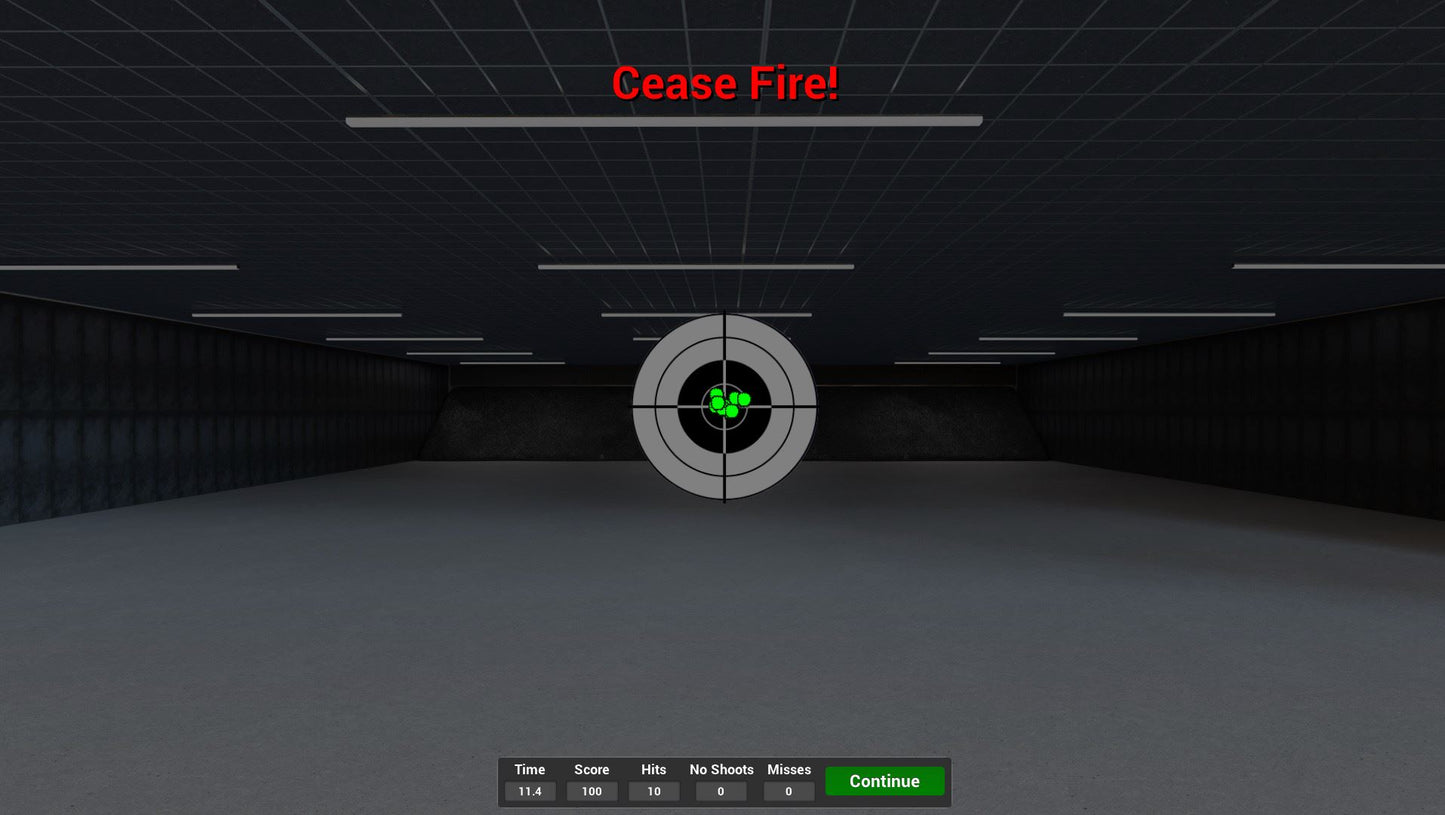Select the Time value field showing 11.4

pos(529,791)
